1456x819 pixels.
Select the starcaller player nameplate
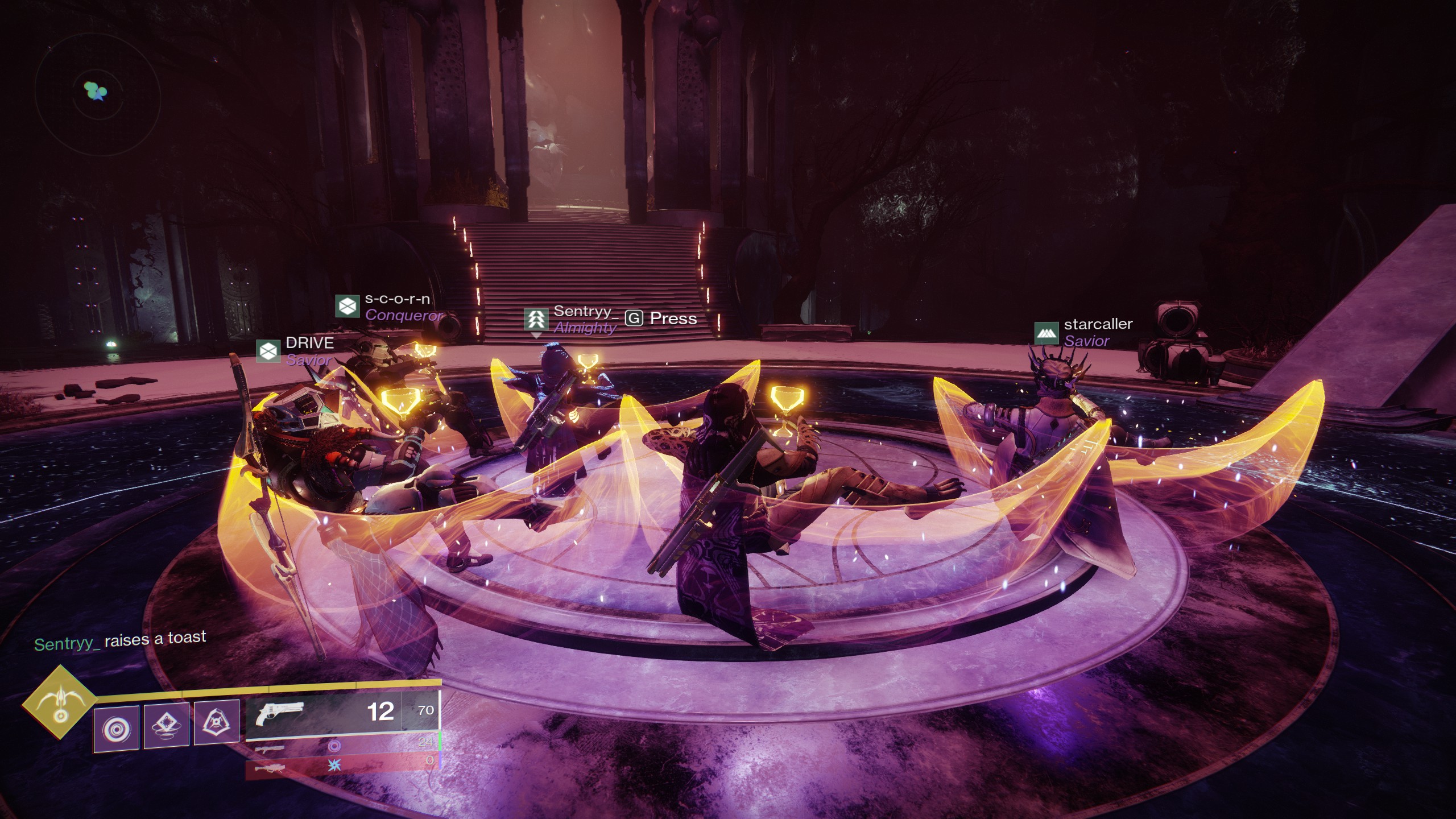(1083, 333)
